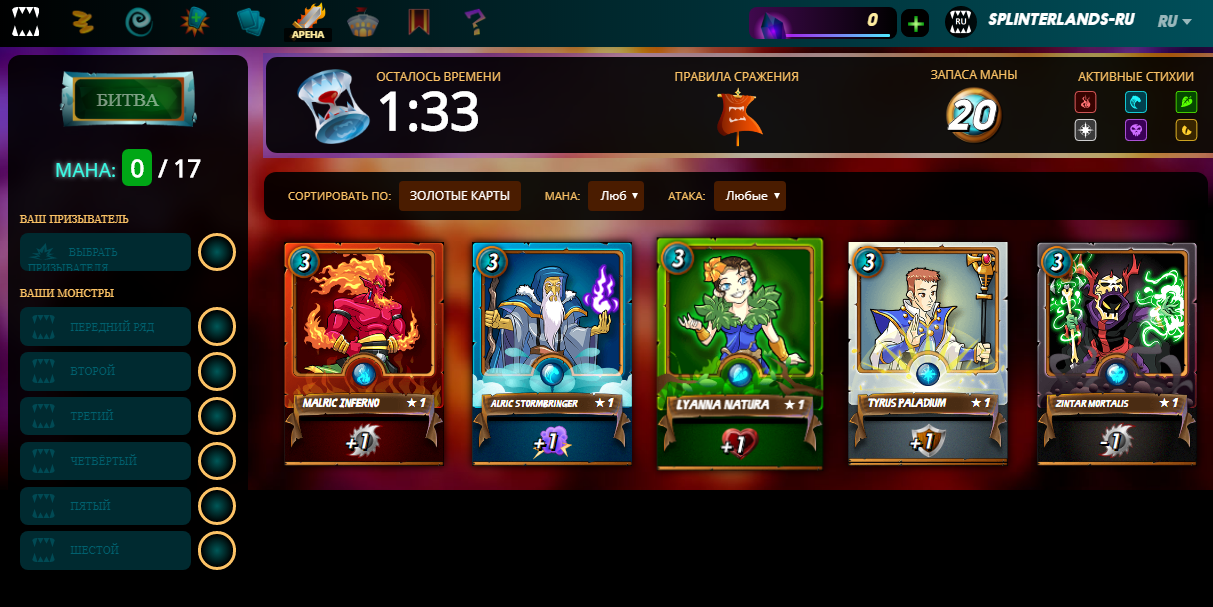Open the red guild banner icon
The image size is (1213, 607).
click(x=419, y=21)
